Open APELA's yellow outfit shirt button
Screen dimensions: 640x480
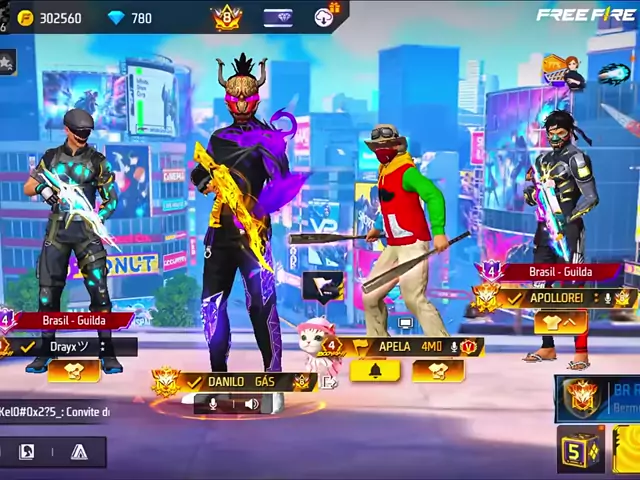pos(437,371)
